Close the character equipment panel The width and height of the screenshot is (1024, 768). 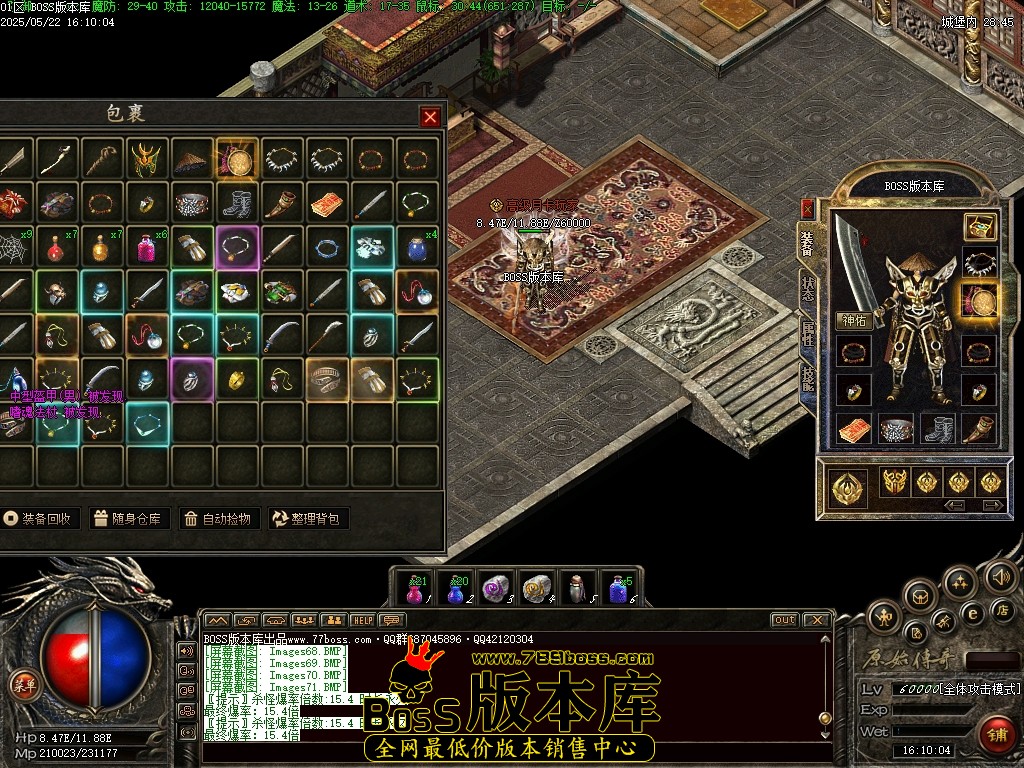pyautogui.click(x=807, y=208)
